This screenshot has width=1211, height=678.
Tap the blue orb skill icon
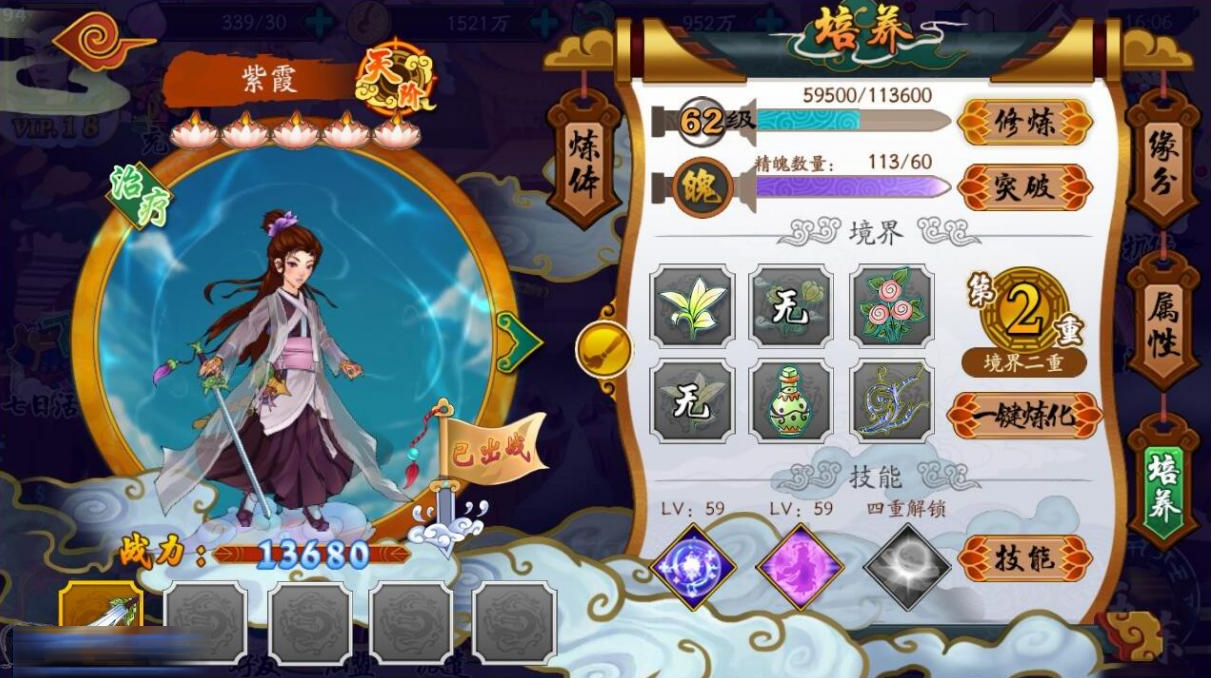click(x=694, y=566)
